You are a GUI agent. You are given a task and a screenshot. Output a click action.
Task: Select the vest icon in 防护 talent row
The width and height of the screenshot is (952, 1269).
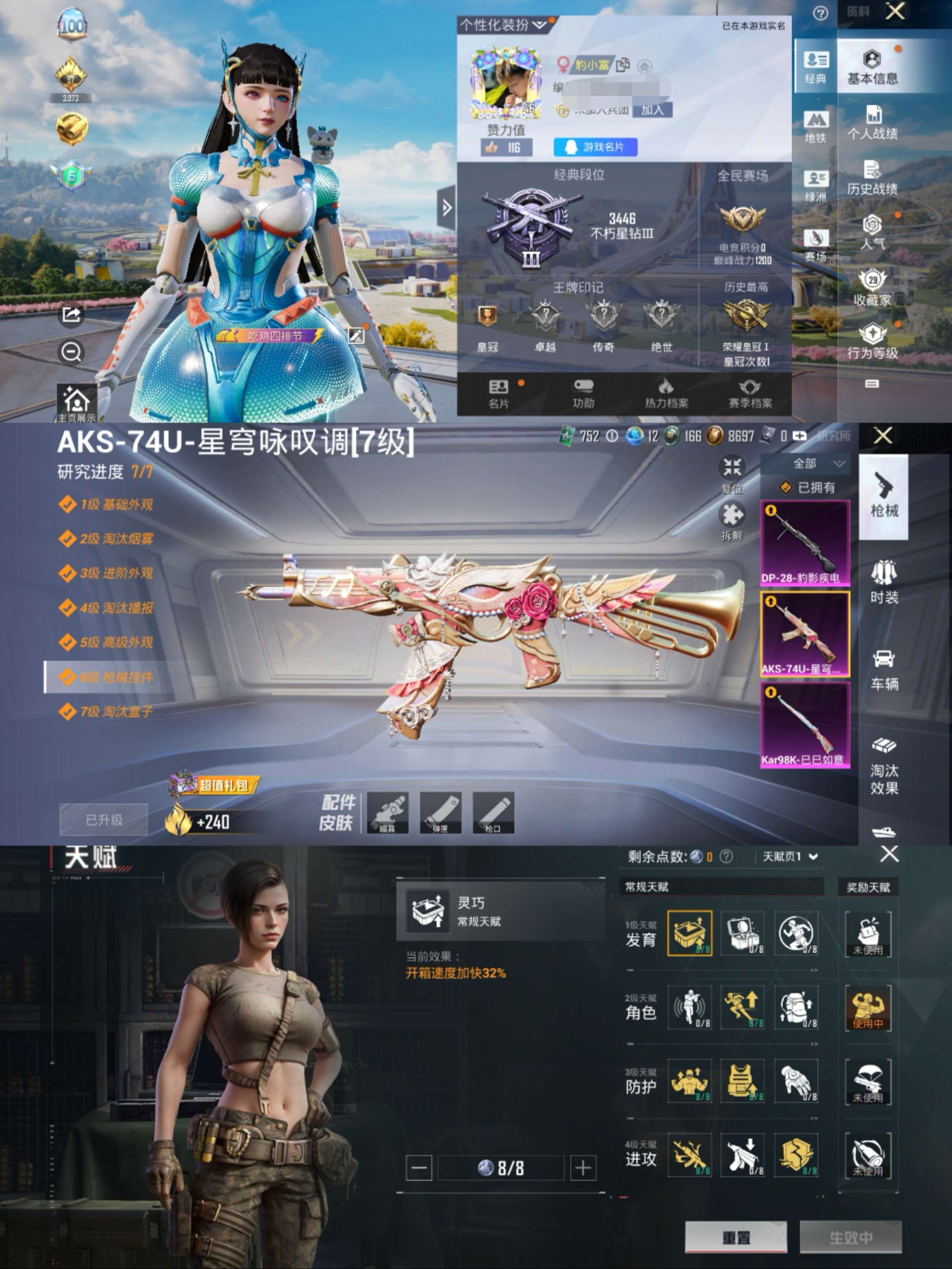pyautogui.click(x=743, y=1081)
